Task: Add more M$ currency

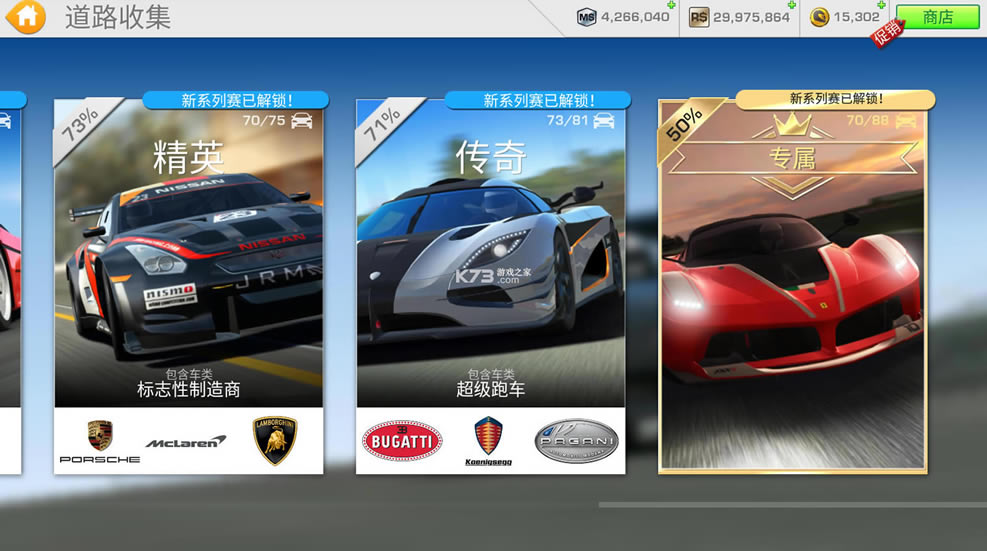Action: pyautogui.click(x=671, y=6)
